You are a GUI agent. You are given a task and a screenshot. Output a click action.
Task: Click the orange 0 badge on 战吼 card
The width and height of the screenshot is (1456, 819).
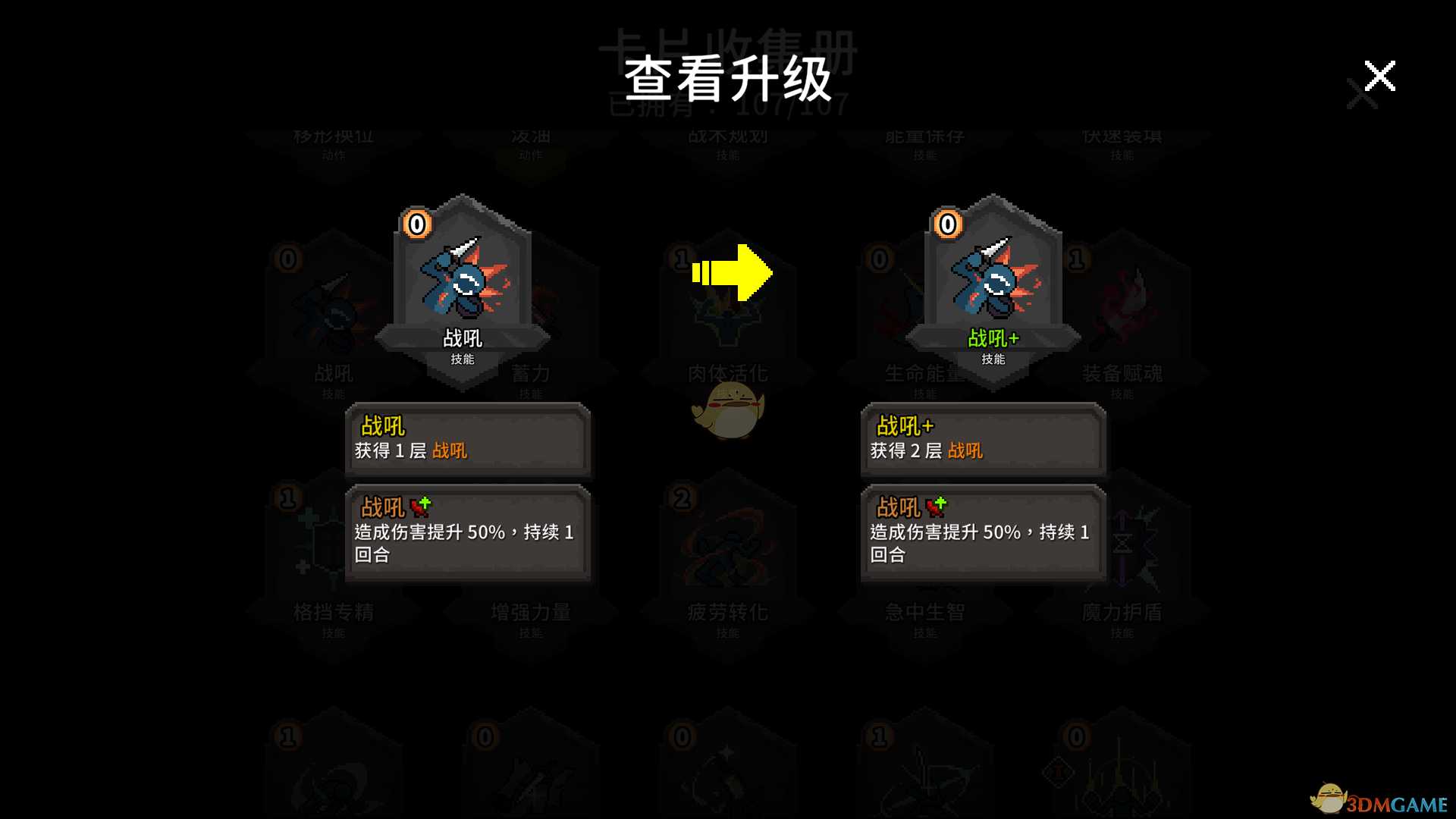(x=416, y=224)
